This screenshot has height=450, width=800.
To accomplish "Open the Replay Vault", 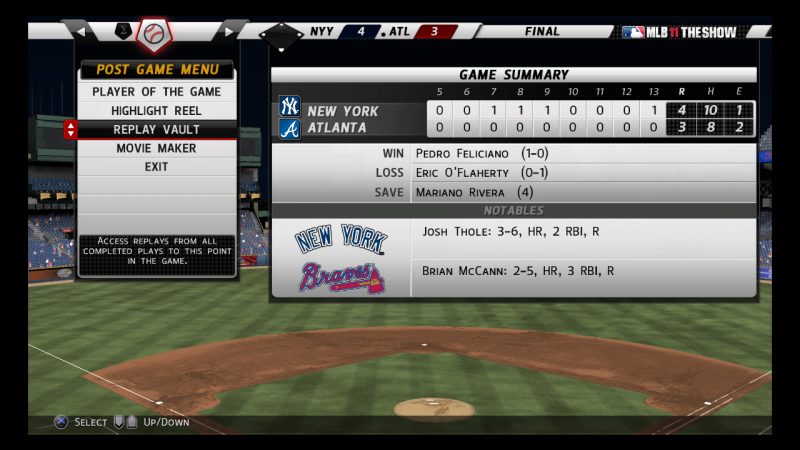I will pos(156,130).
